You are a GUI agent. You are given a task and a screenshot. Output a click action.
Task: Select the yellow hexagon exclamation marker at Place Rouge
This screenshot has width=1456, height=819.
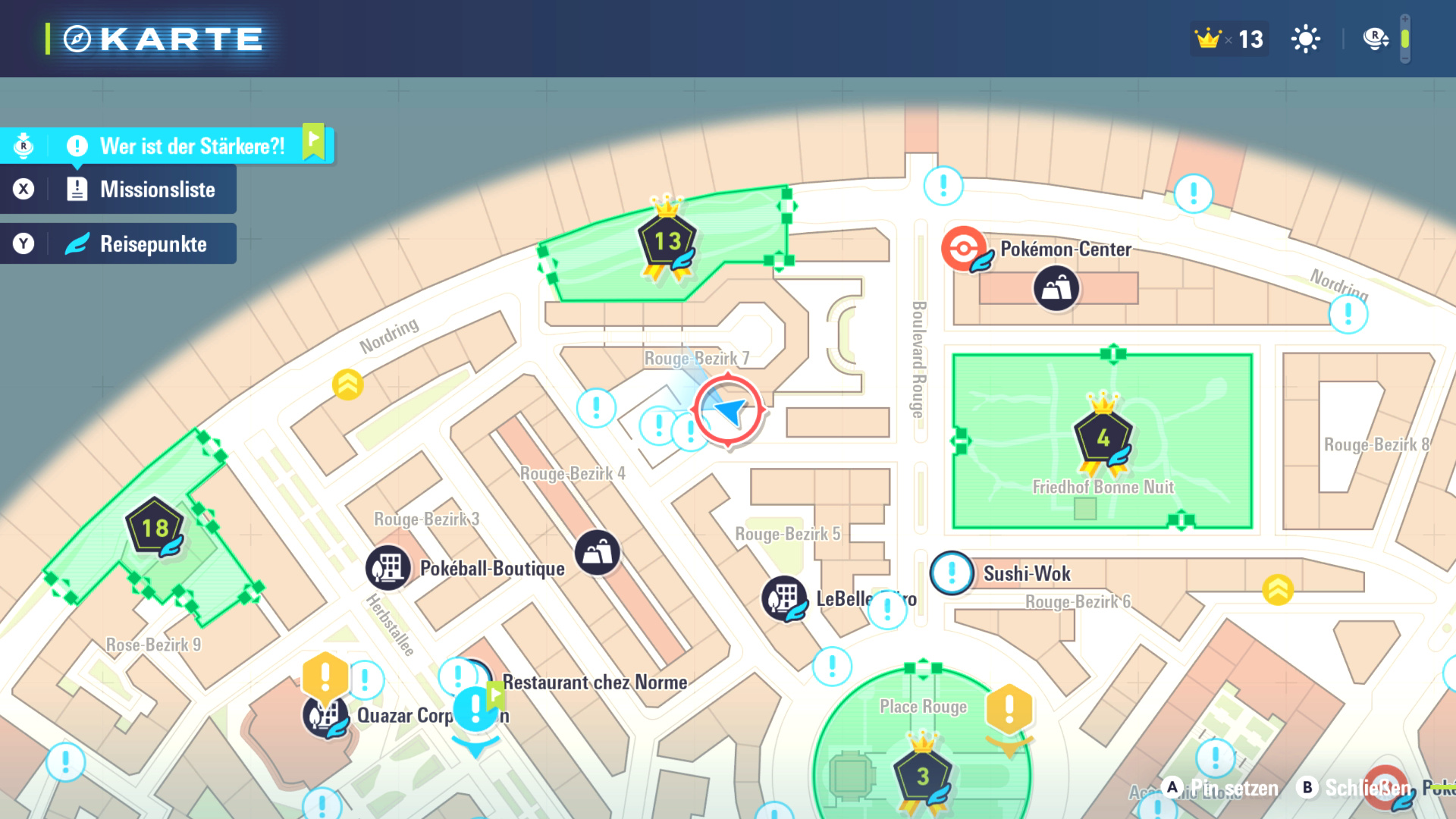point(1009,710)
